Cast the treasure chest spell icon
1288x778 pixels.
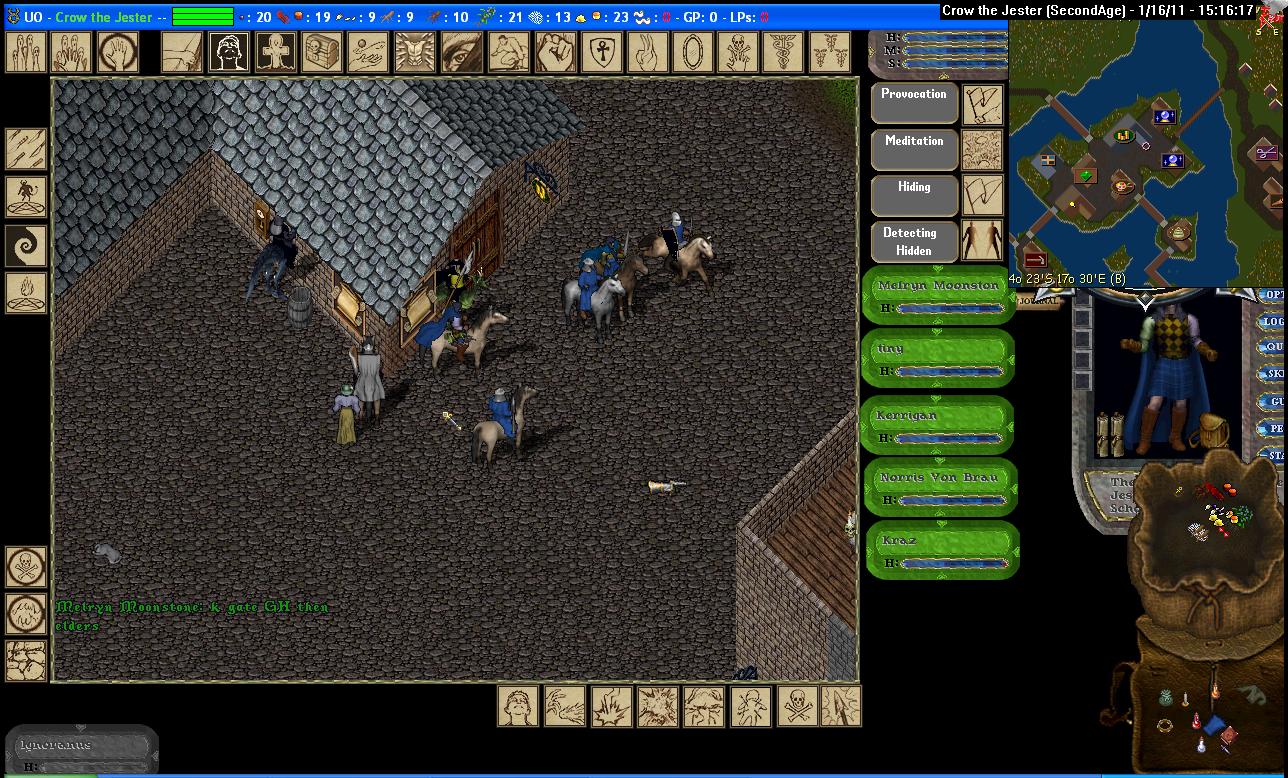click(321, 52)
